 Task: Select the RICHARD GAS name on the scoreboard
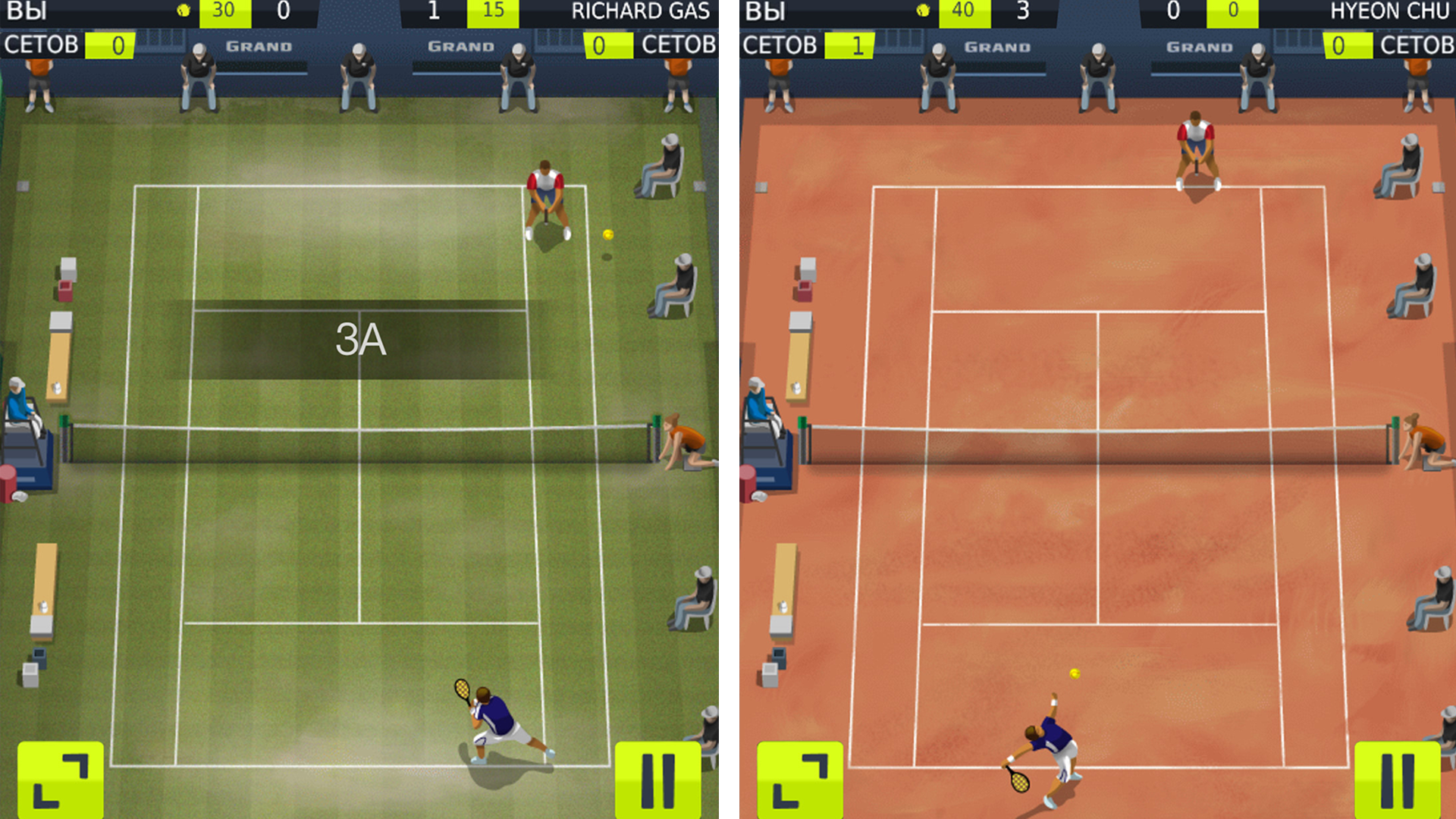tap(642, 11)
